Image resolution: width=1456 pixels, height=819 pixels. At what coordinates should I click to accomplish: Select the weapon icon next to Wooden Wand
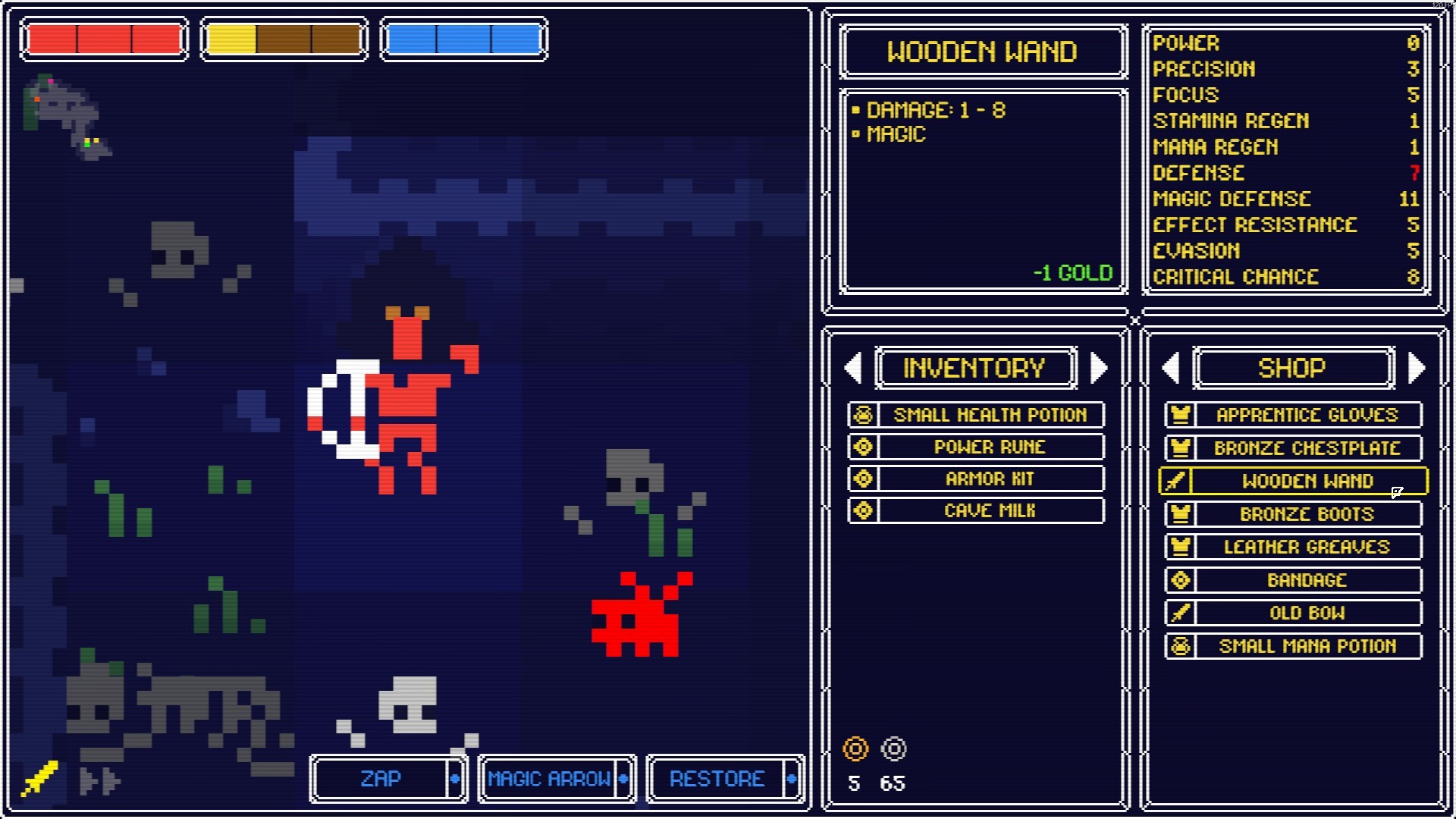click(1181, 481)
